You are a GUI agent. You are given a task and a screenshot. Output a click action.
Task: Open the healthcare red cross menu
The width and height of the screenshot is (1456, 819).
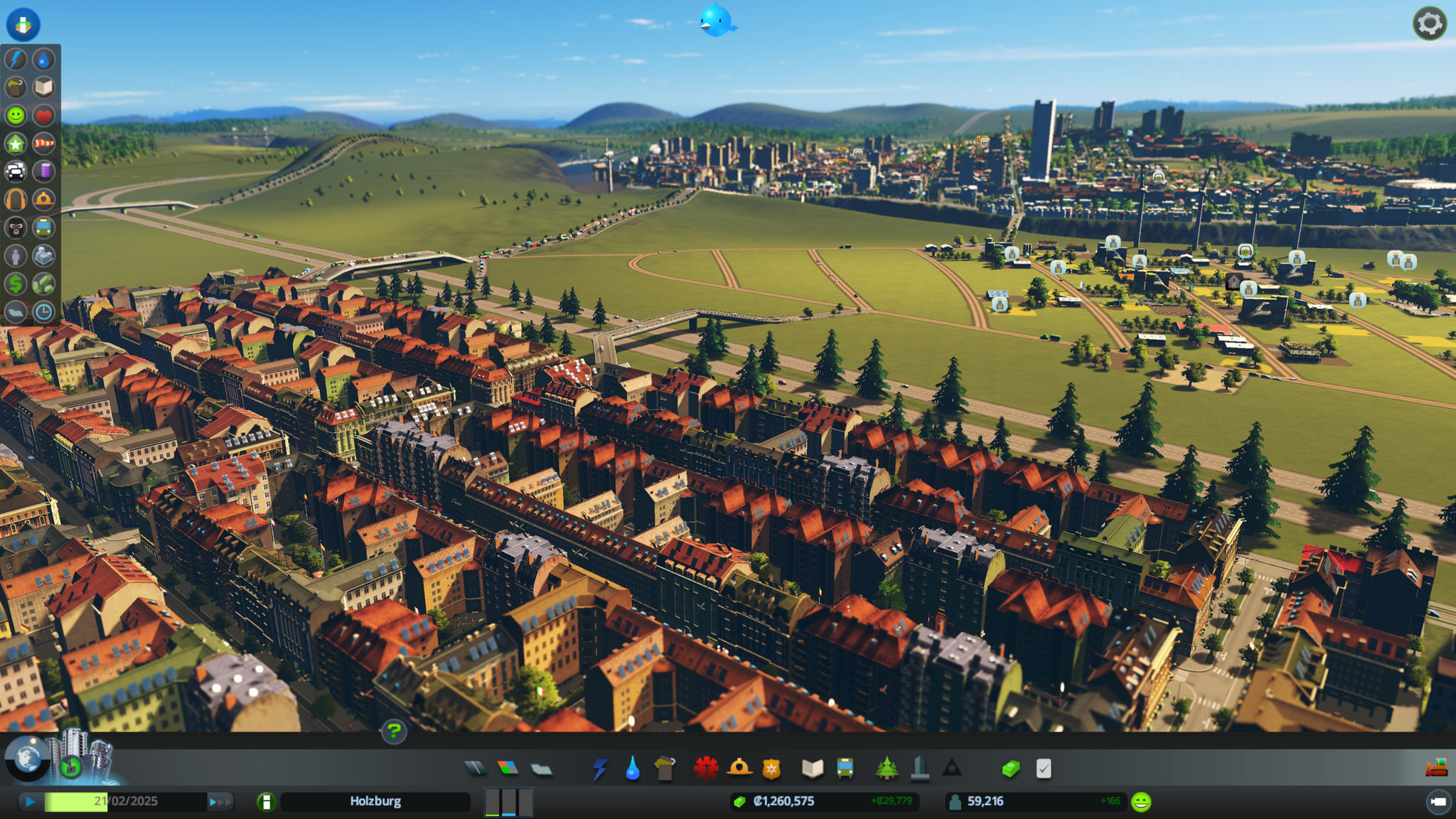(706, 768)
